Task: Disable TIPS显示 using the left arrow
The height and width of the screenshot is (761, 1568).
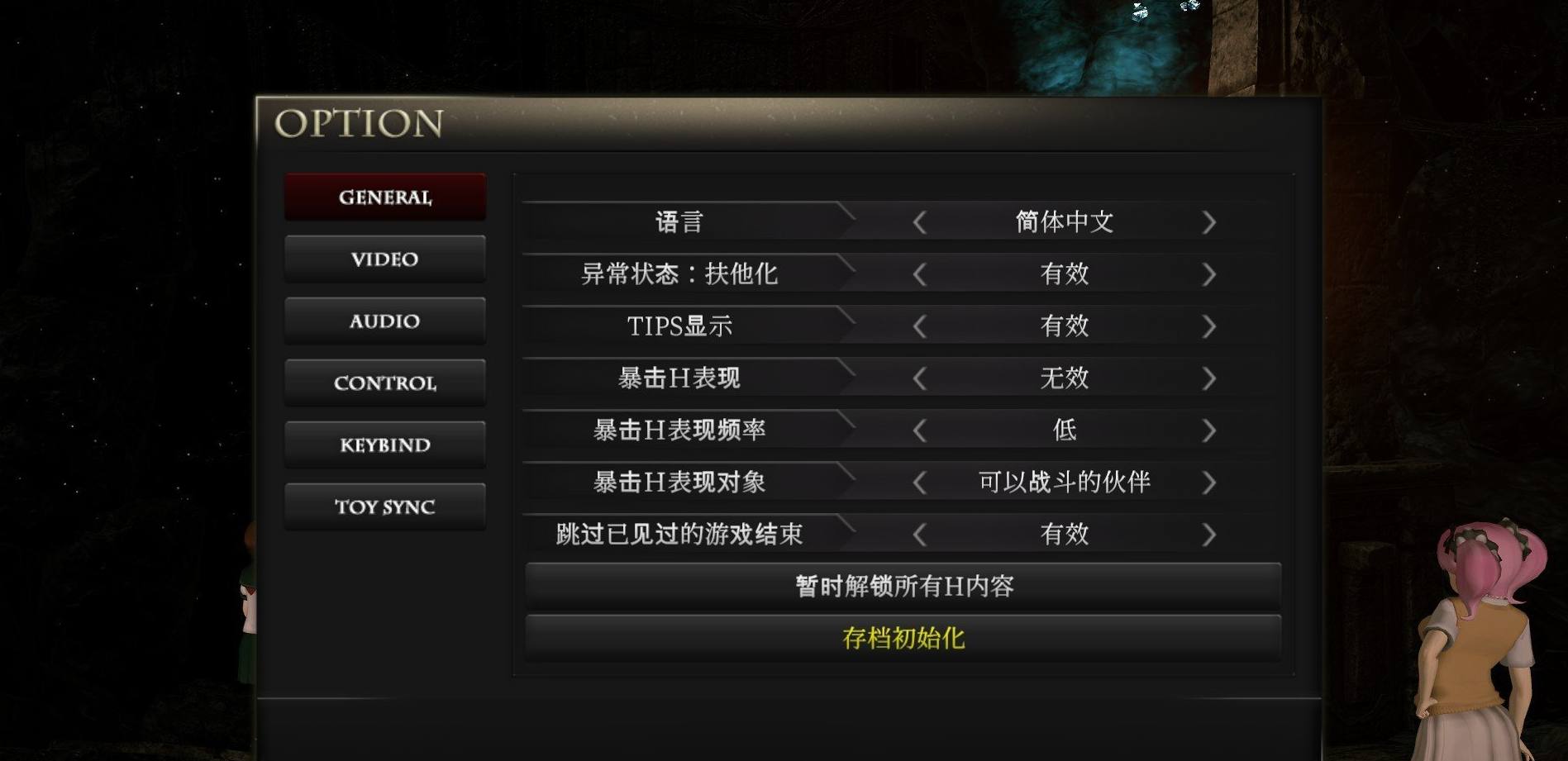Action: point(922,326)
